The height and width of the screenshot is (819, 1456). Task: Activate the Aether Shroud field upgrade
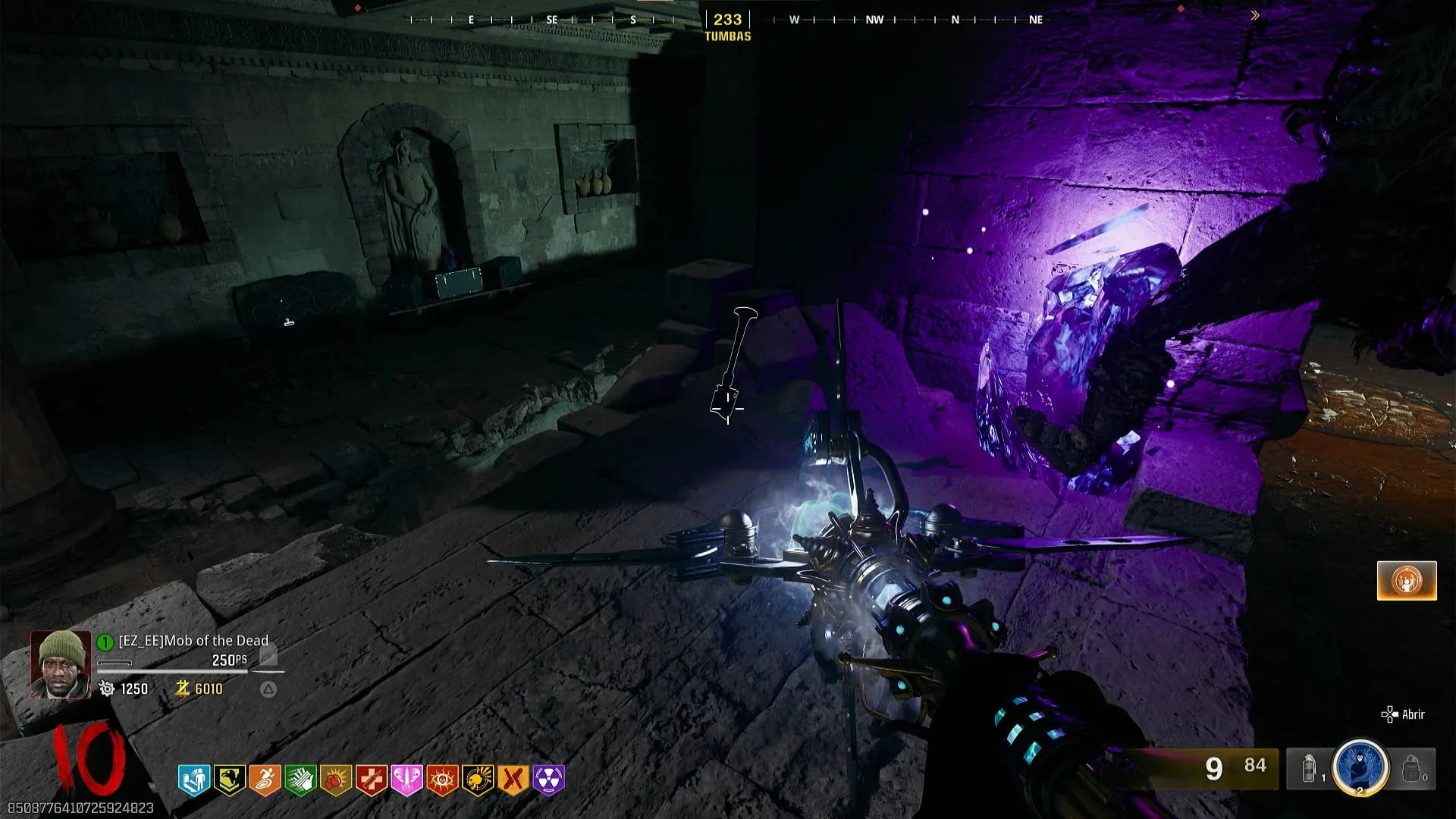pos(1360,767)
